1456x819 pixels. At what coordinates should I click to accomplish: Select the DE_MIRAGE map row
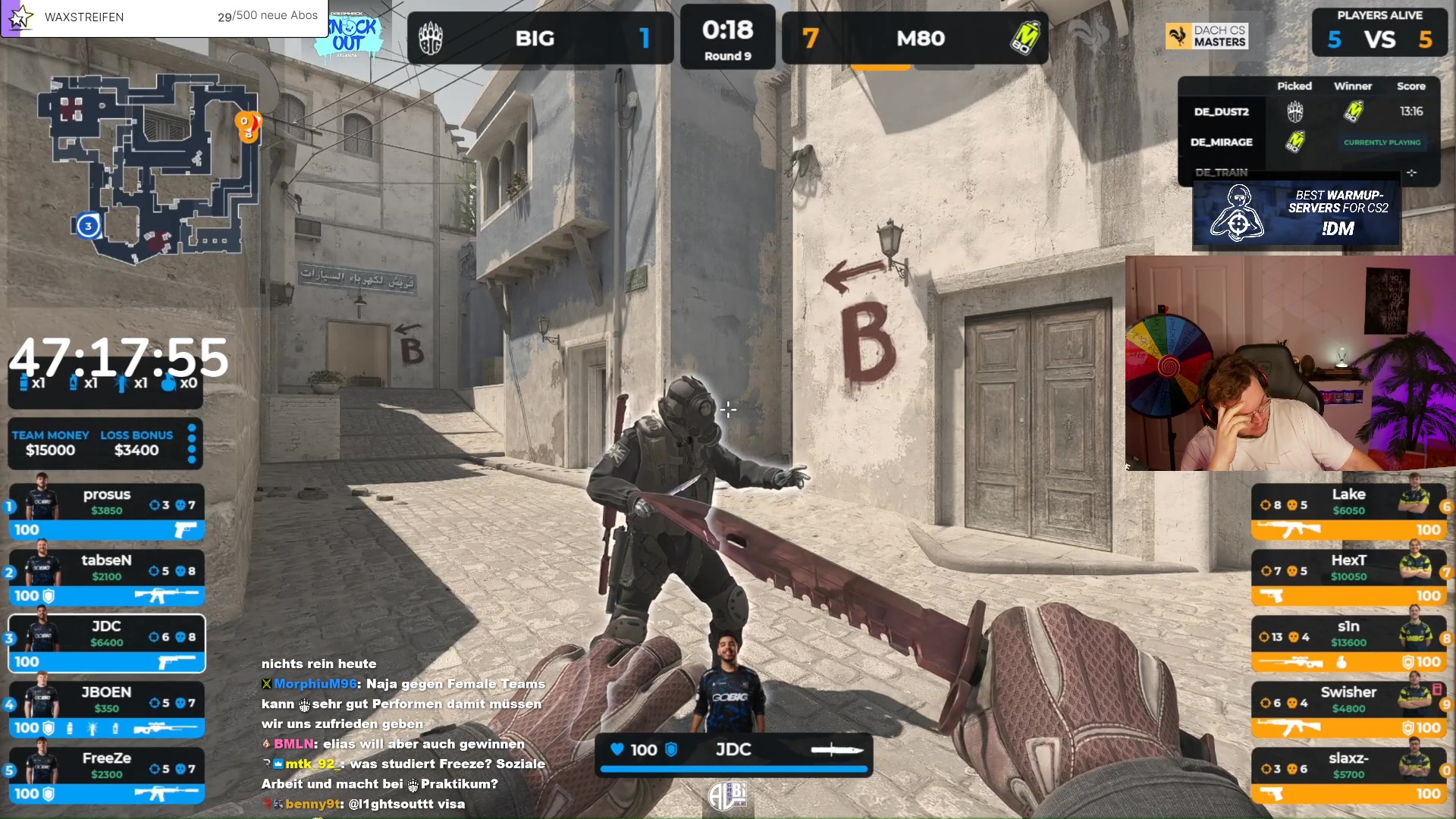(x=1309, y=142)
